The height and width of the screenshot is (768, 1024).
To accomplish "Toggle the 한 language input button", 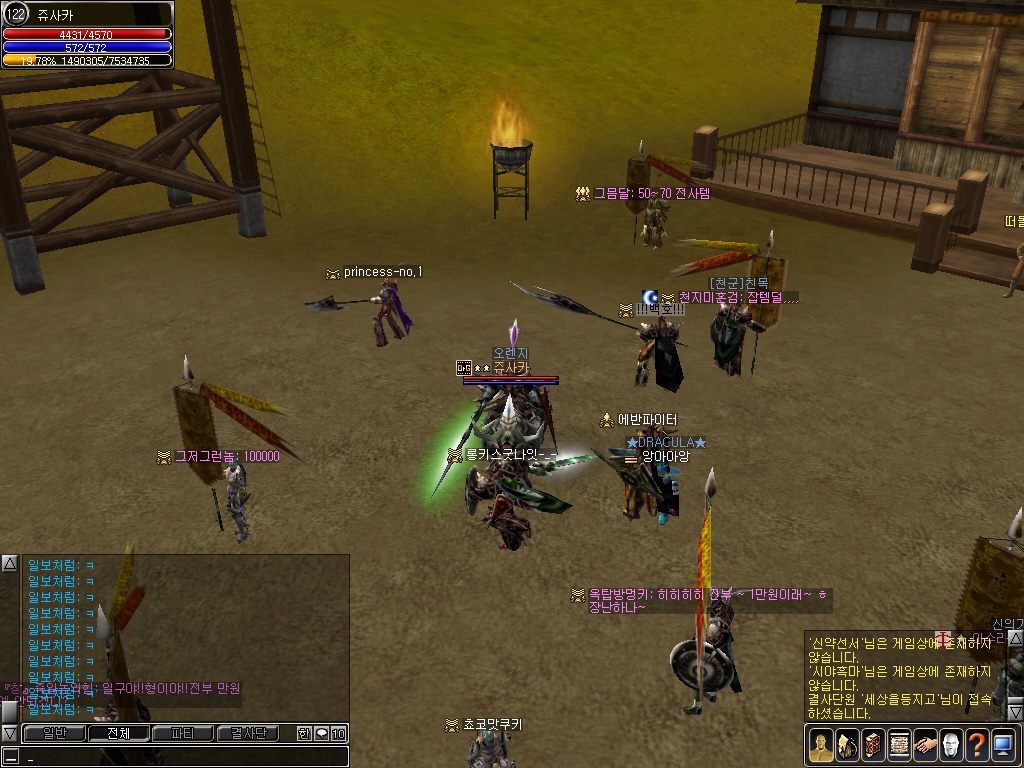I will pos(304,734).
